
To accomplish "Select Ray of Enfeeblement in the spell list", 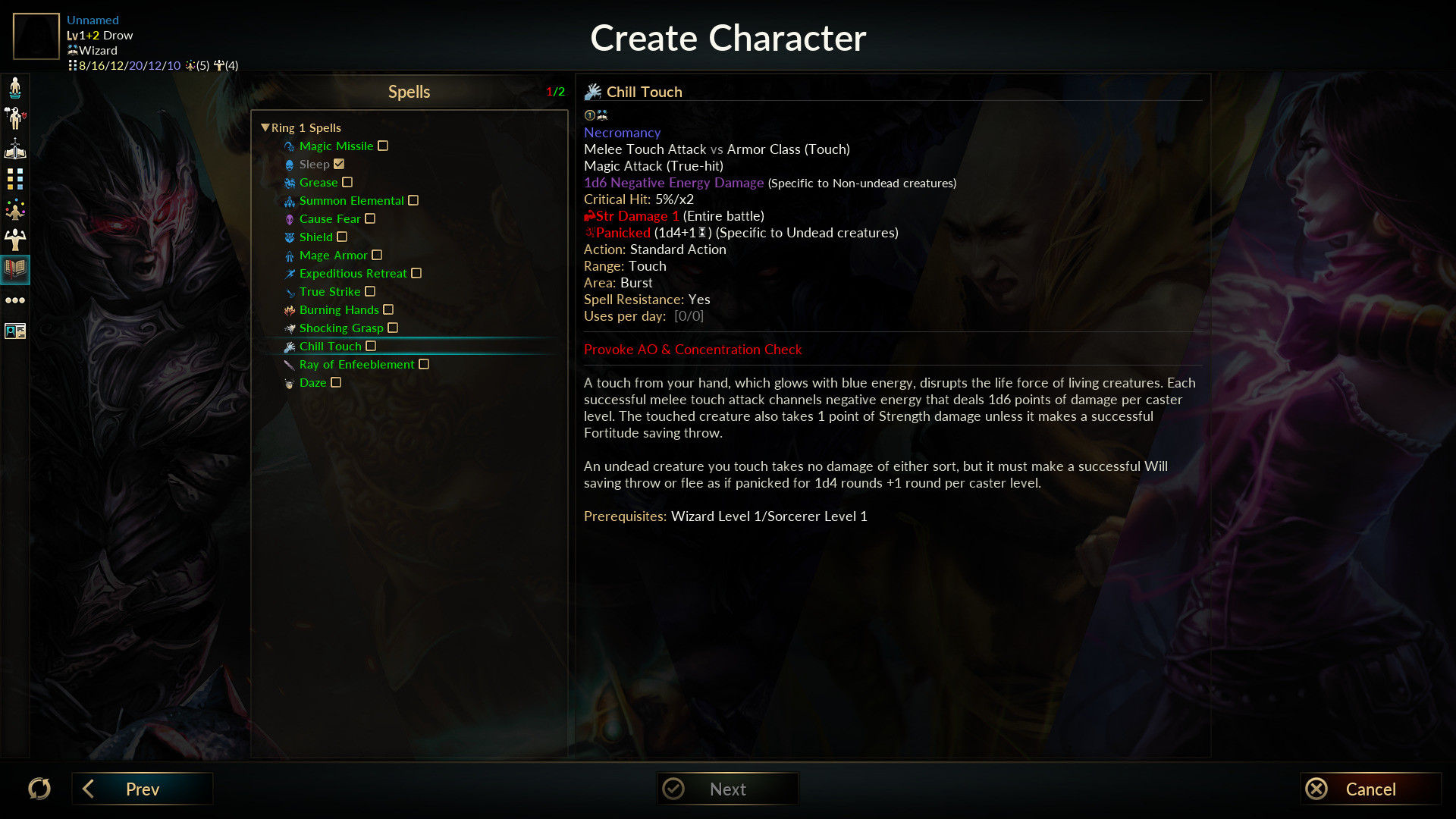I will coord(355,364).
